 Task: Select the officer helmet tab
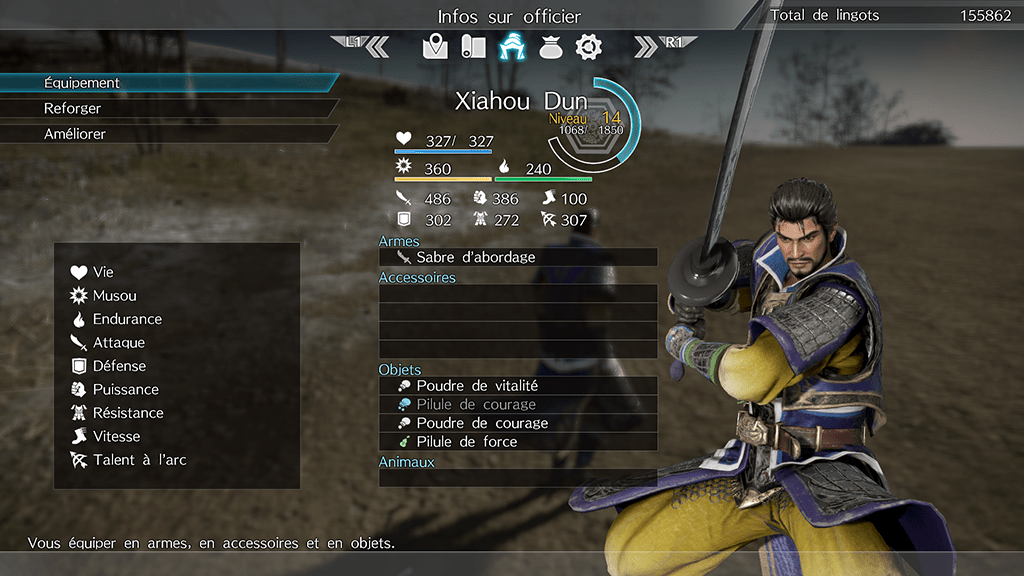[512, 46]
